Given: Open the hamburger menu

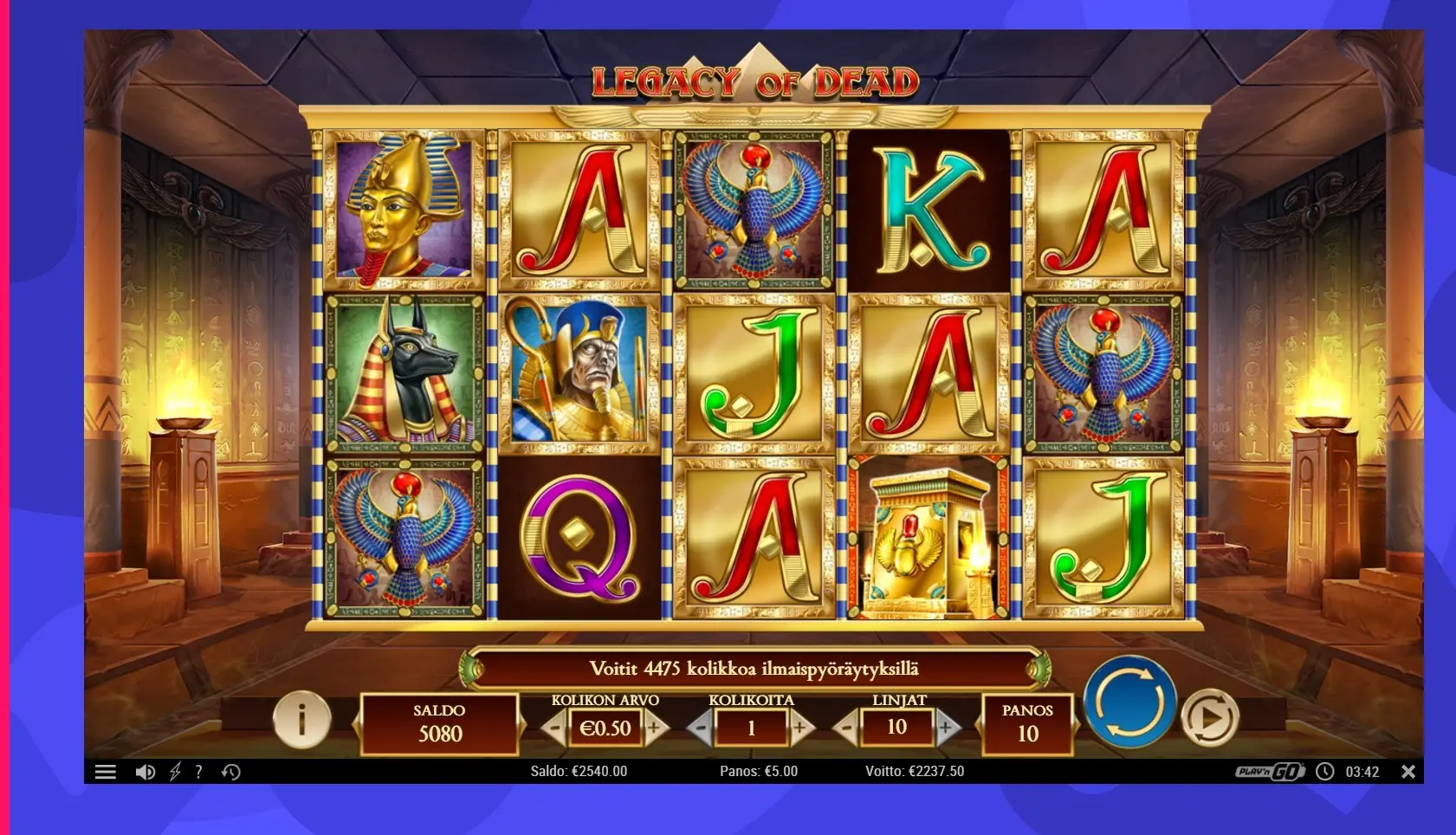Looking at the screenshot, I should tap(106, 772).
